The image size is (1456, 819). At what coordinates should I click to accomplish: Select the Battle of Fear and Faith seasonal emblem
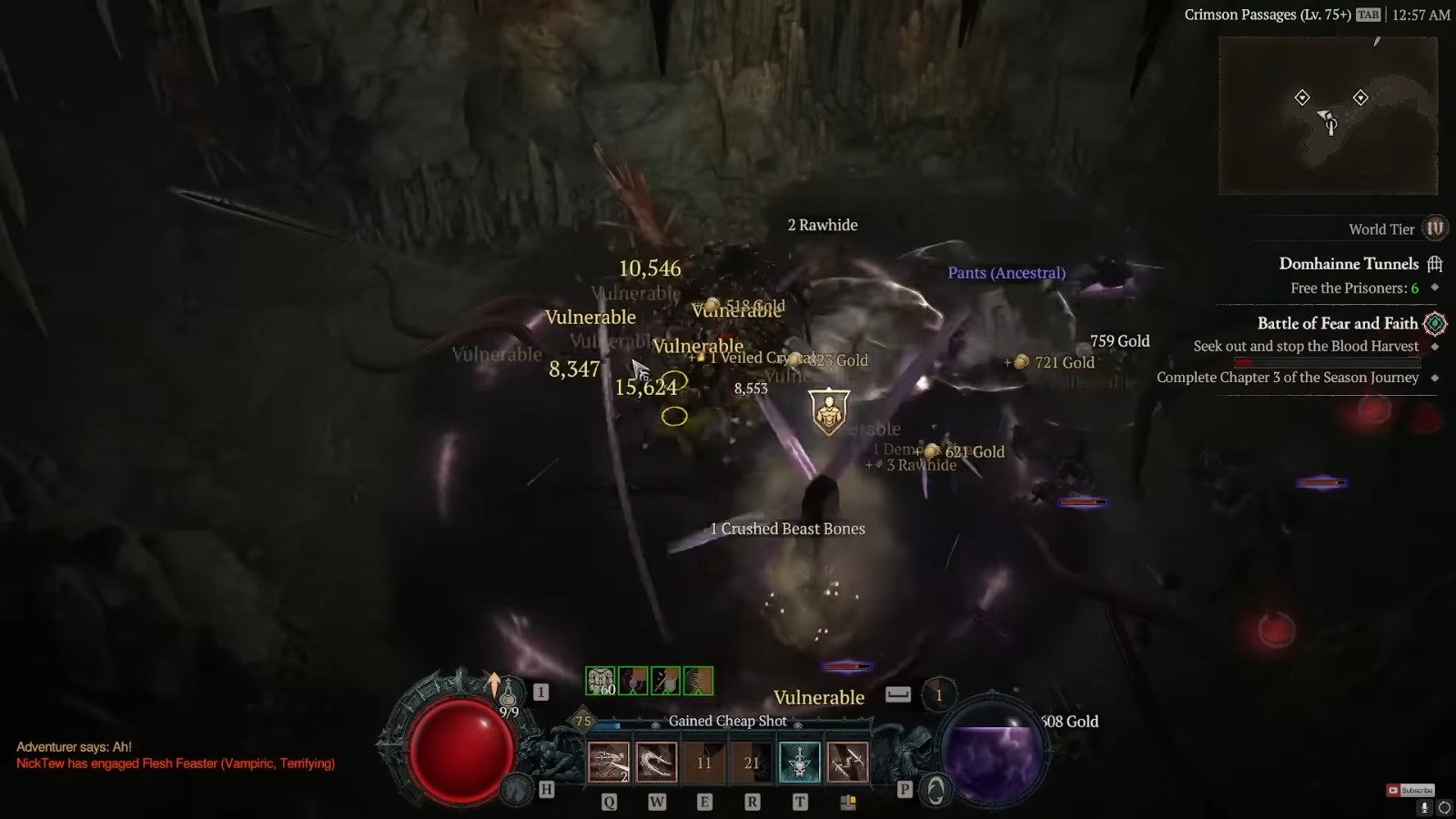pos(1435,324)
